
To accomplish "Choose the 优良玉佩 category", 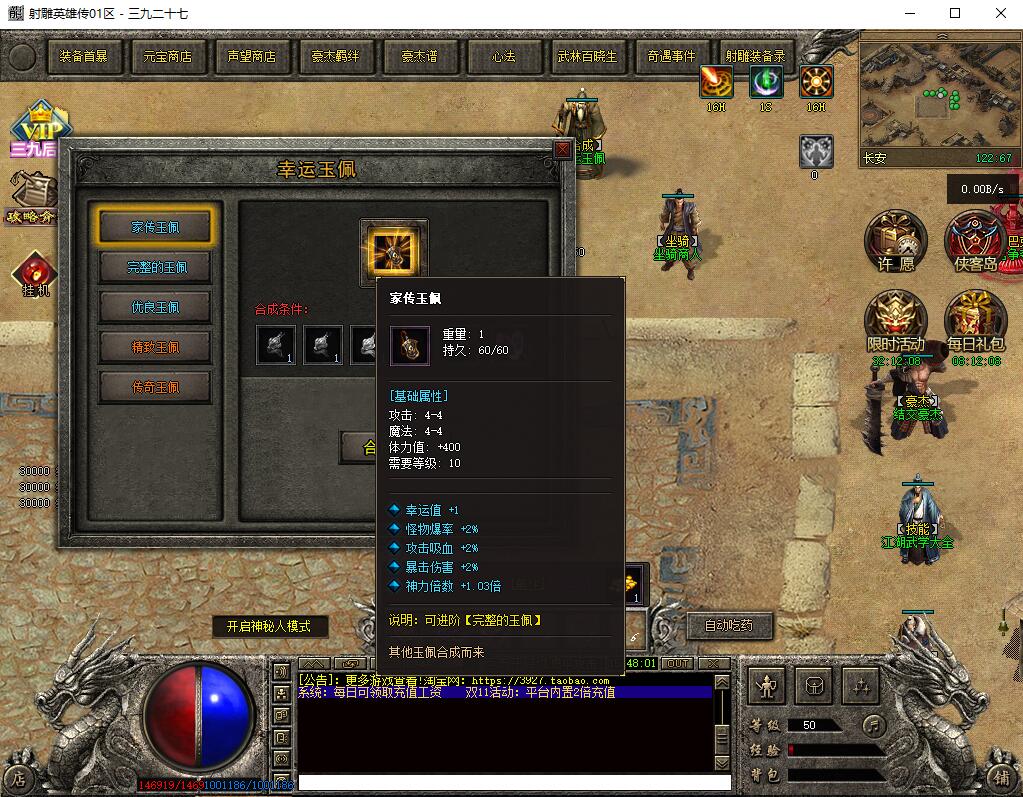I will click(x=155, y=307).
